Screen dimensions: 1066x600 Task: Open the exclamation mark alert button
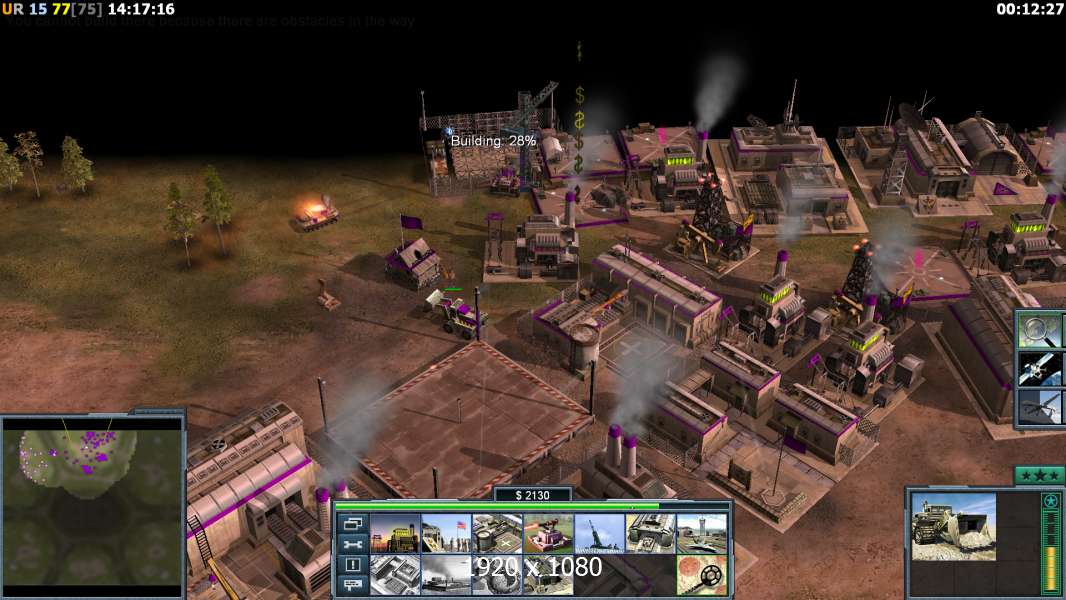[x=351, y=566]
